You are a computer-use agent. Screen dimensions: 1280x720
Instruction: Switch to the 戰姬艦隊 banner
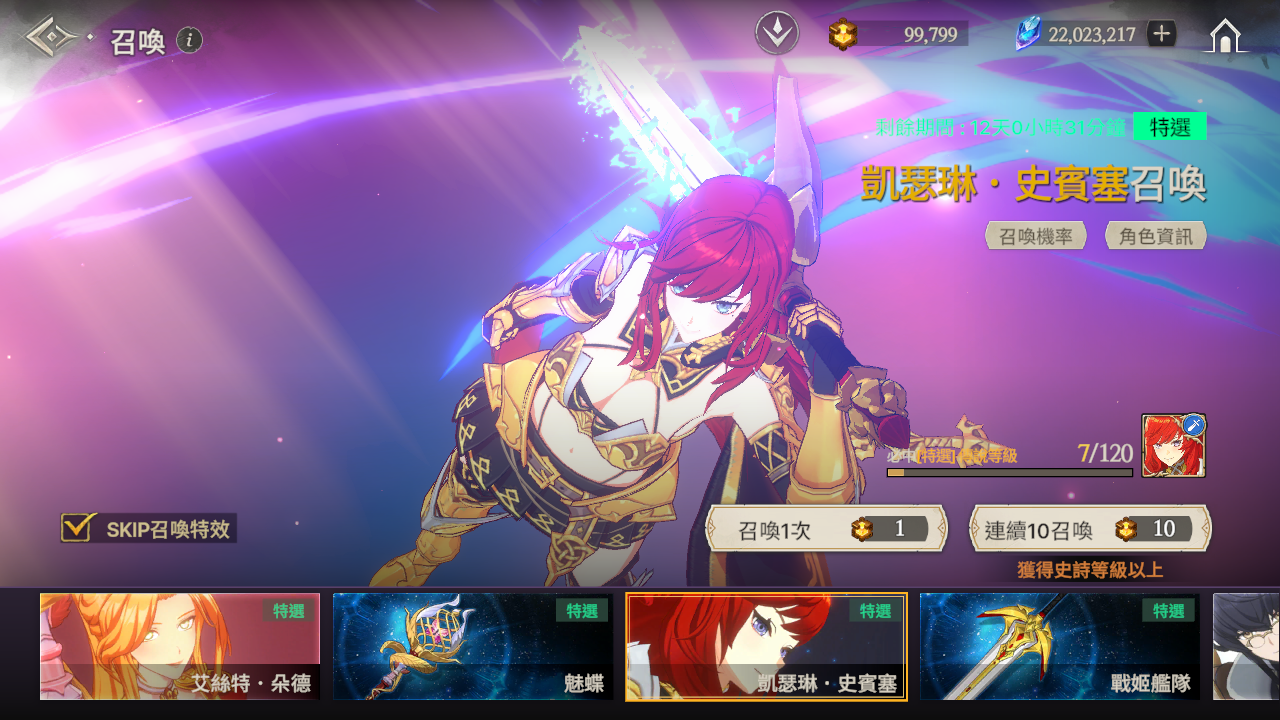click(x=1059, y=646)
